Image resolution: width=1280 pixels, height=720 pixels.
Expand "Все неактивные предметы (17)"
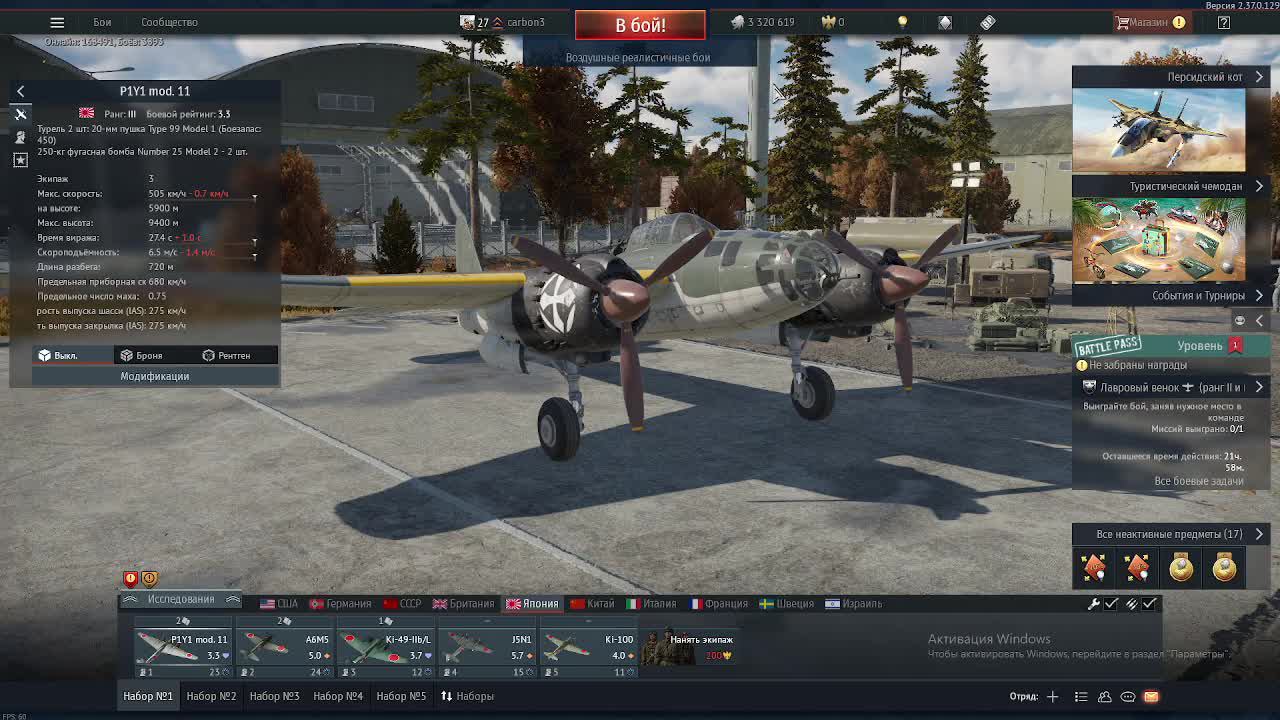pyautogui.click(x=1169, y=534)
